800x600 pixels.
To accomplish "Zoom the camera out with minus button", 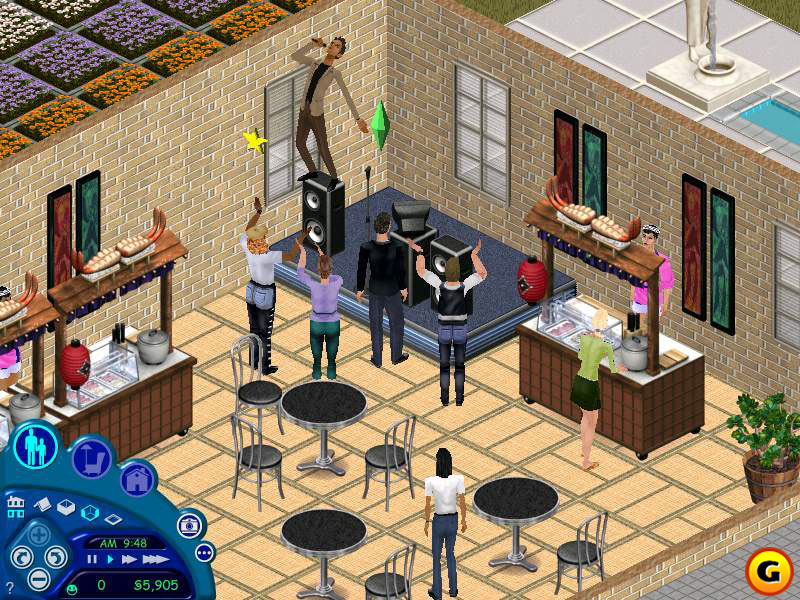I will tap(38, 578).
